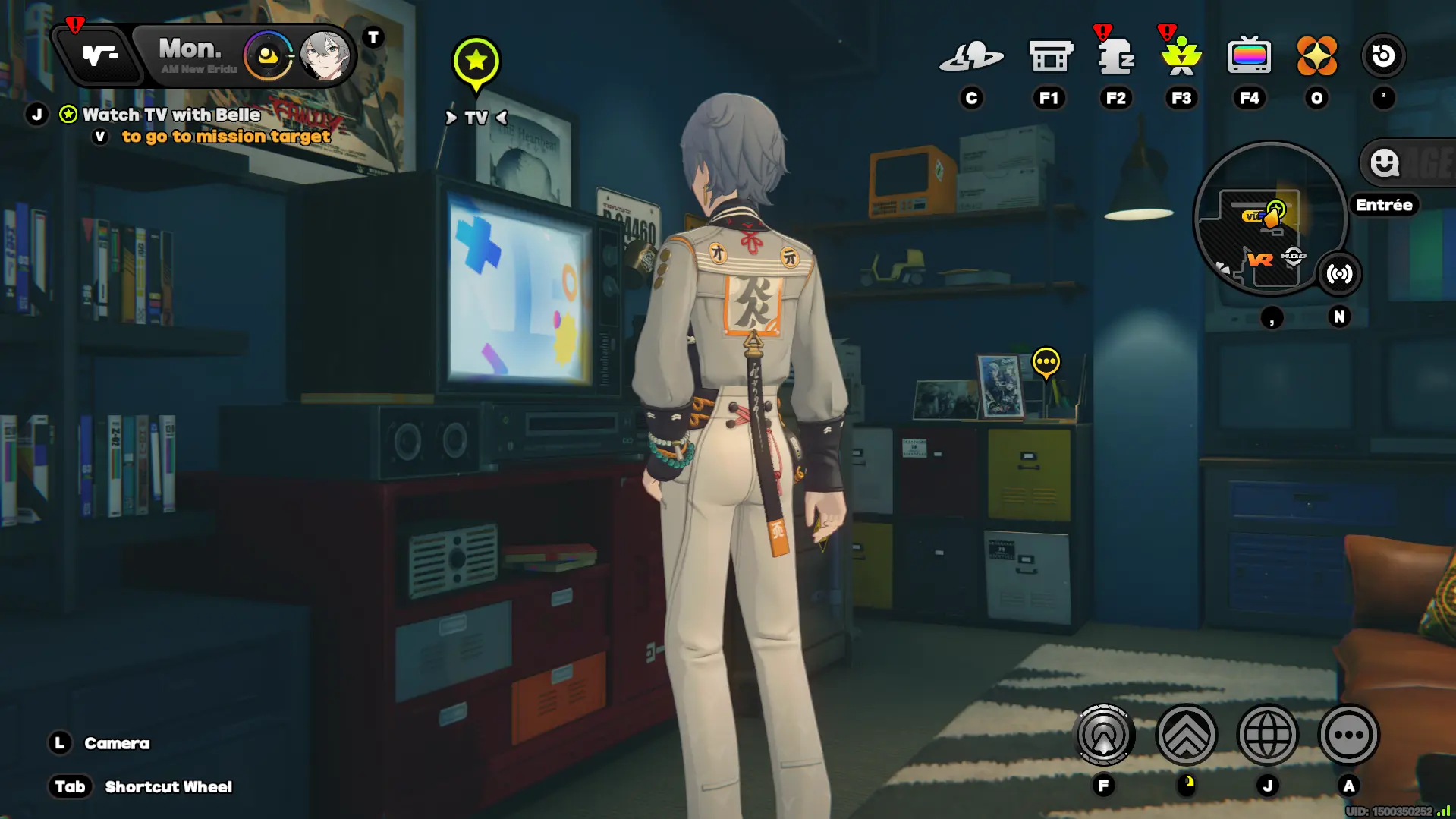
Task: Open the Inter-Knot with the C icon
Action: click(x=972, y=55)
